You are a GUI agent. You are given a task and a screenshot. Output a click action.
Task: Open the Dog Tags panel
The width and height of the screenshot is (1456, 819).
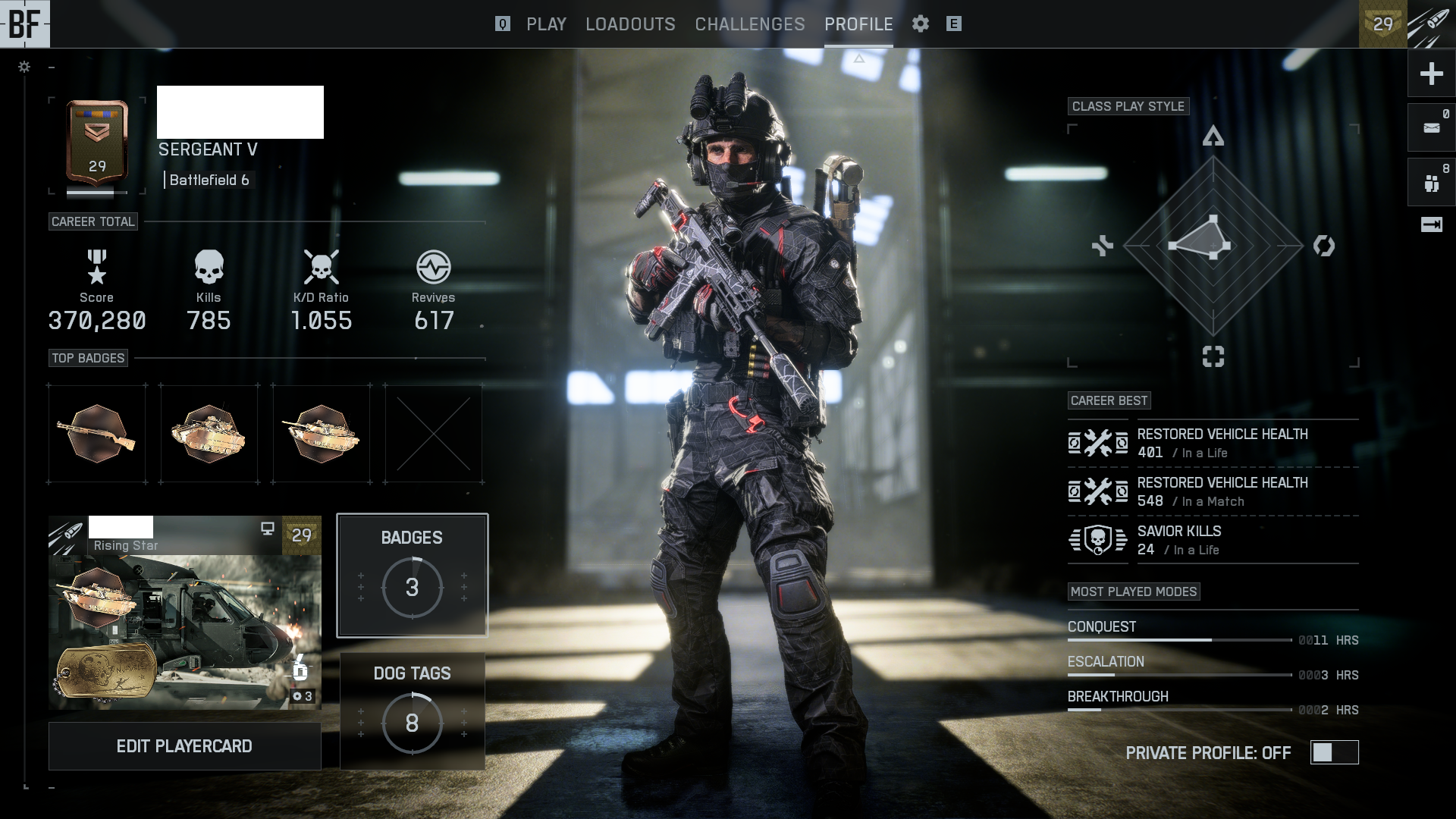click(x=412, y=711)
